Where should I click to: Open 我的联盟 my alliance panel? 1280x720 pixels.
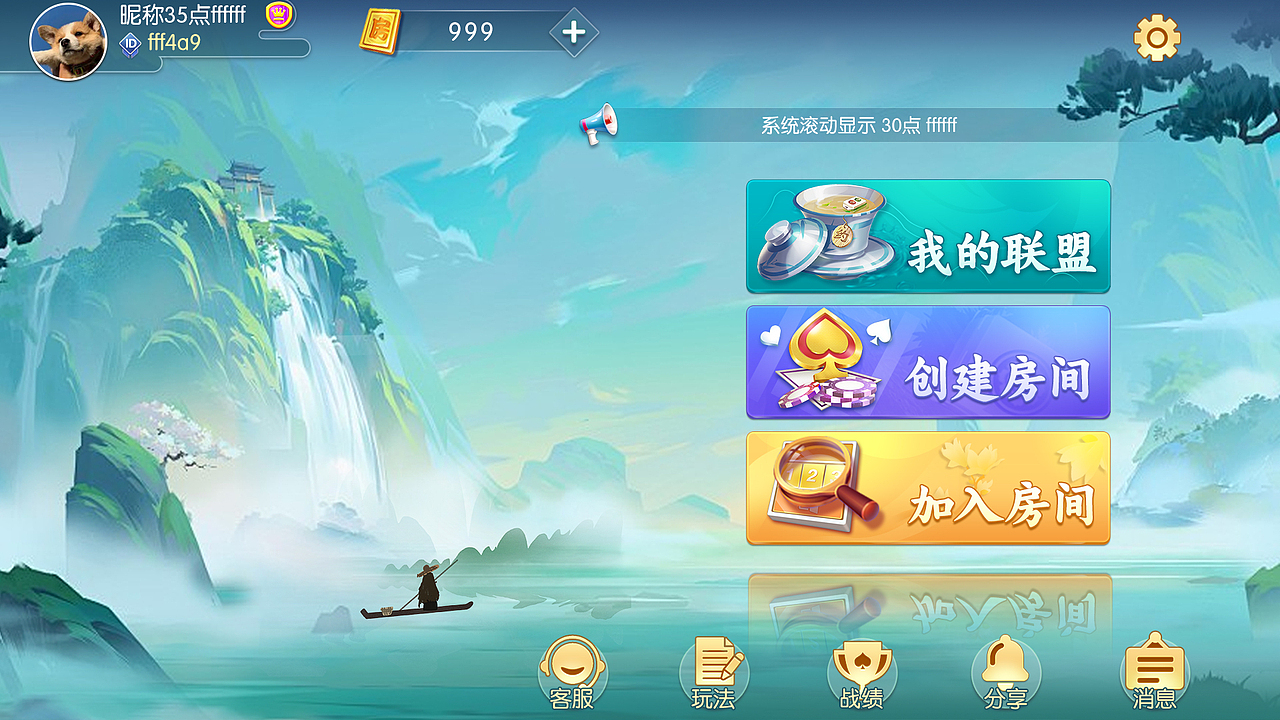pos(928,236)
